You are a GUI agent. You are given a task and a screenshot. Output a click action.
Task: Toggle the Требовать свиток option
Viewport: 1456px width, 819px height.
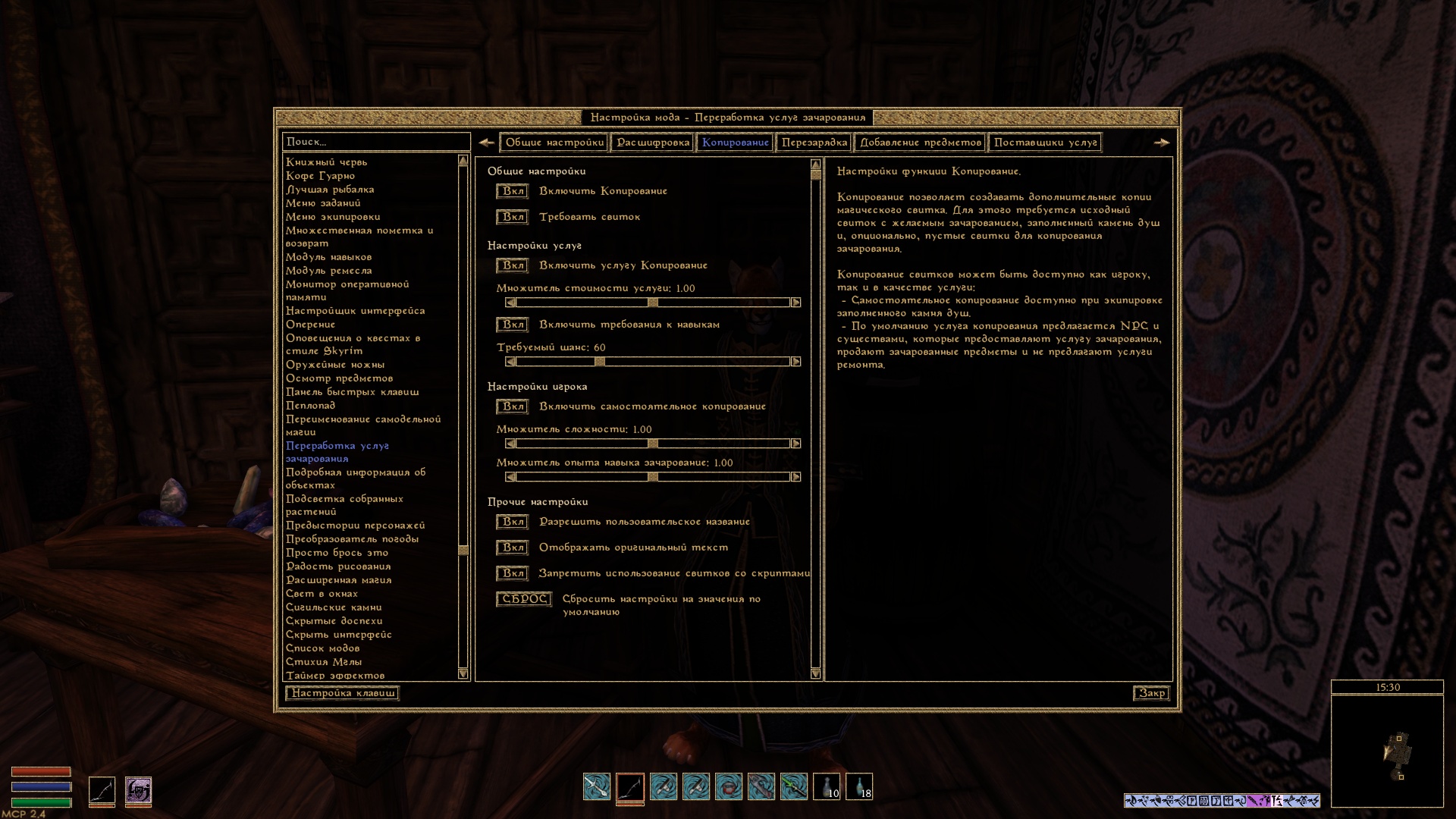click(513, 217)
